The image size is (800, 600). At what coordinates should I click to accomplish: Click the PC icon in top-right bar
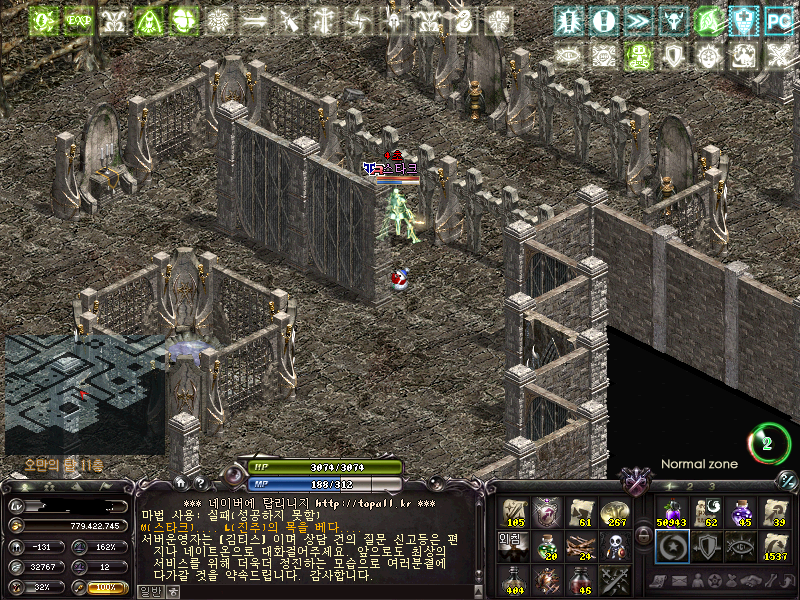[x=777, y=20]
